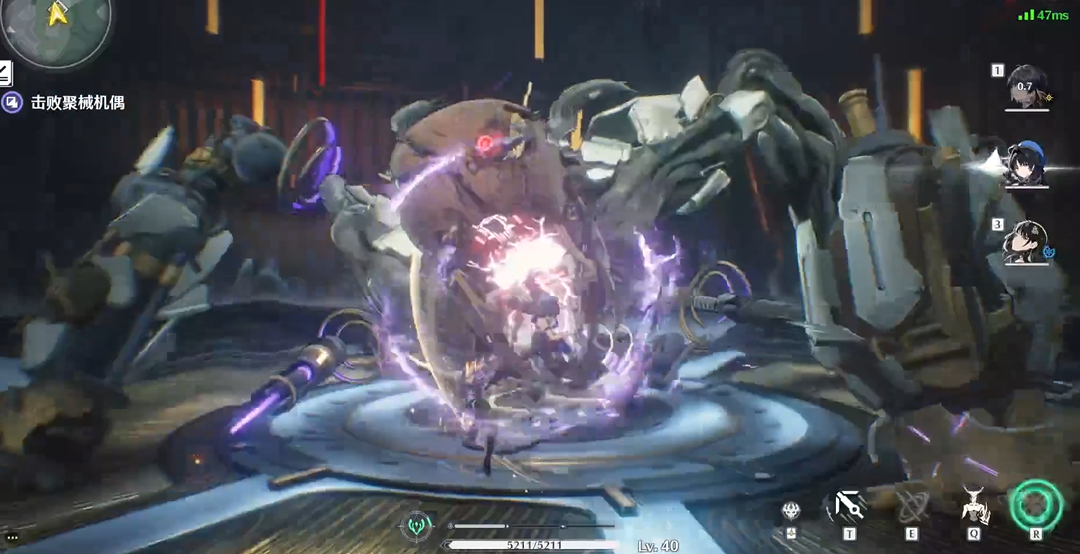Select the blue-beret character portrait
The width and height of the screenshot is (1080, 554).
(x=1024, y=166)
